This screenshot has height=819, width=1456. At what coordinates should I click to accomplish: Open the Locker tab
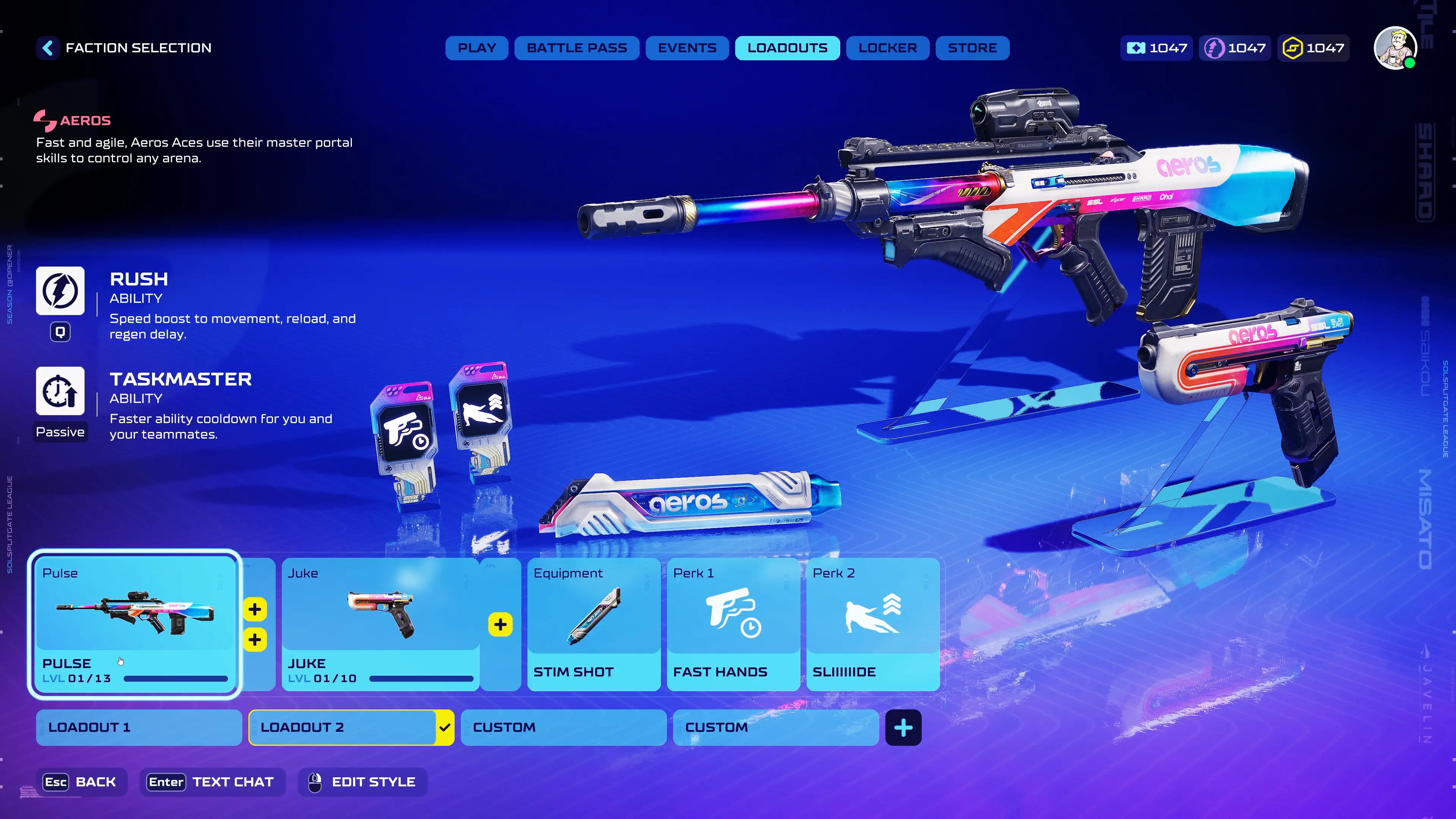coord(887,48)
